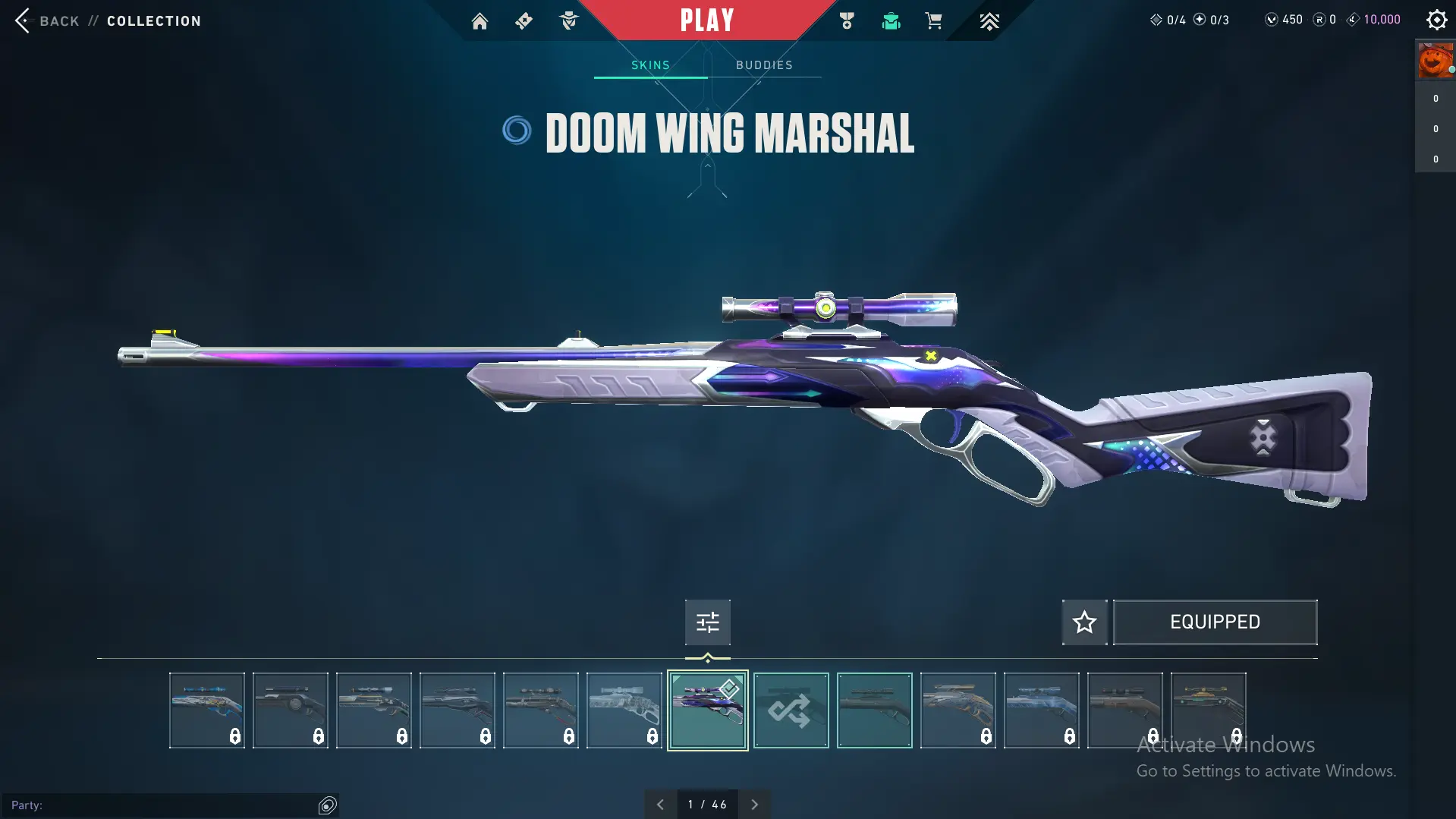Open the Home screen icon
1456x819 pixels.
coord(480,21)
